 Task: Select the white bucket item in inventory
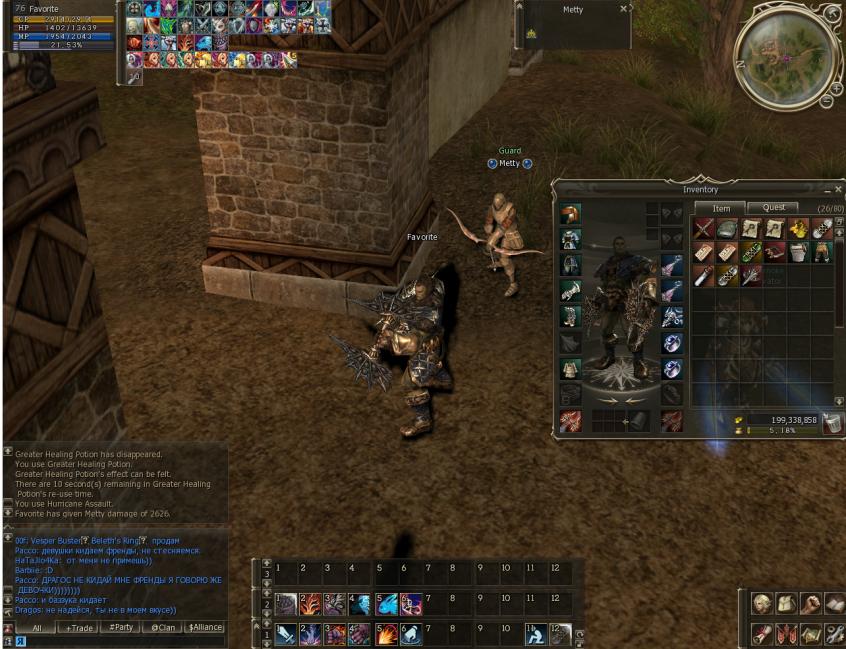(799, 252)
